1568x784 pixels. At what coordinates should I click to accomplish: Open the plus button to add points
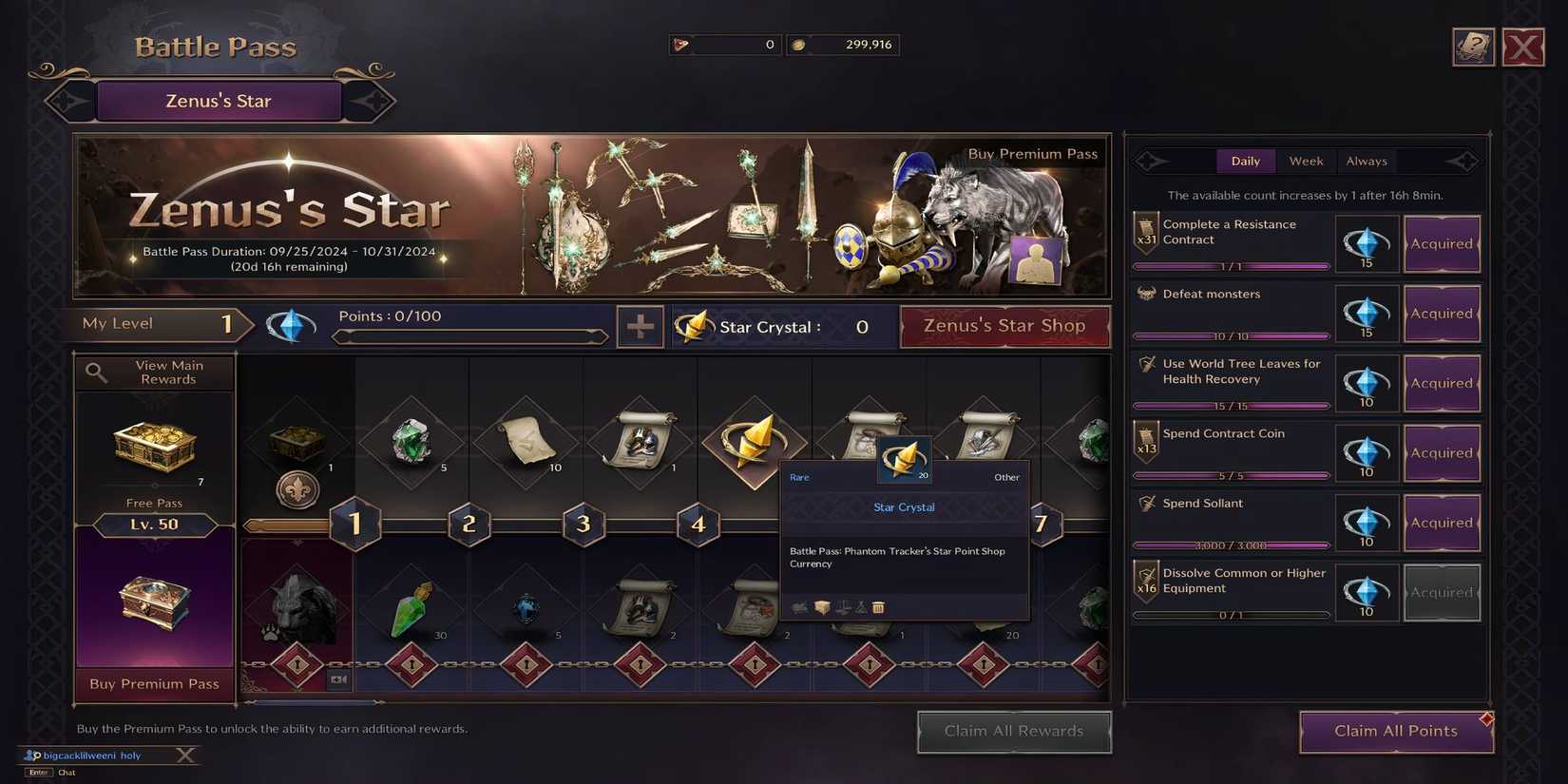pyautogui.click(x=640, y=326)
